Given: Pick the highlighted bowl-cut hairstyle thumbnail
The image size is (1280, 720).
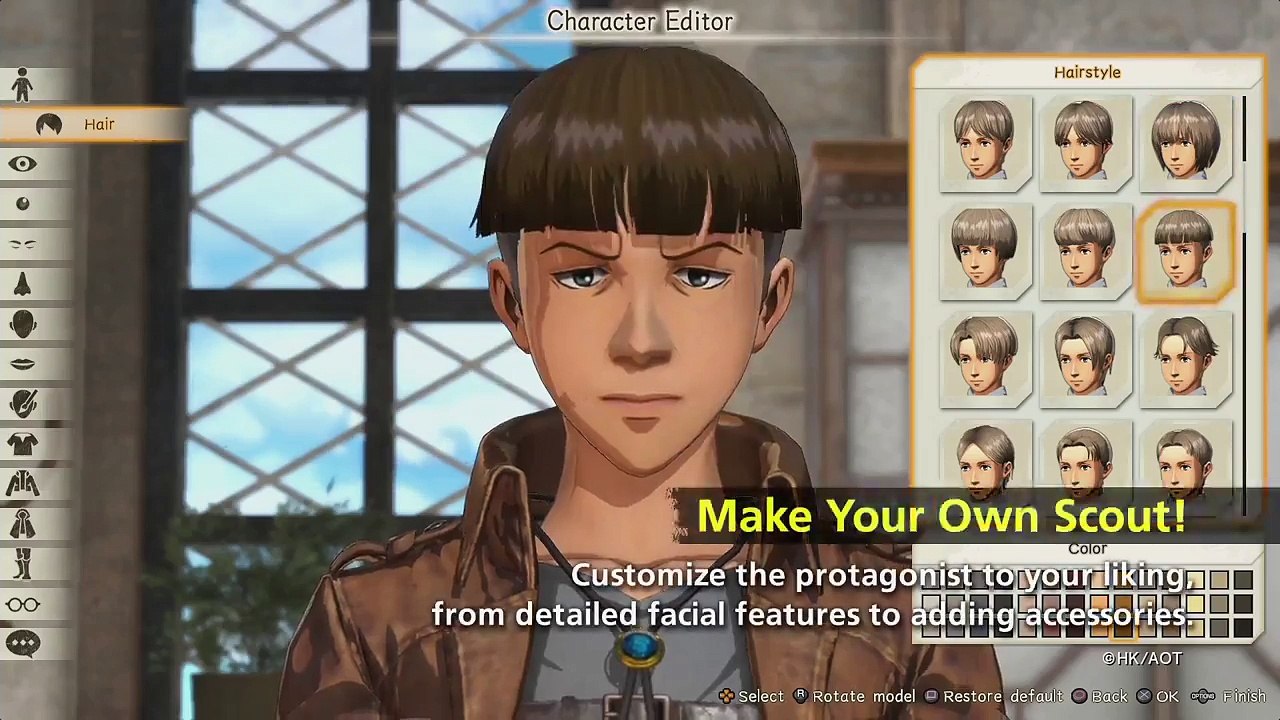Looking at the screenshot, I should coord(1185,250).
